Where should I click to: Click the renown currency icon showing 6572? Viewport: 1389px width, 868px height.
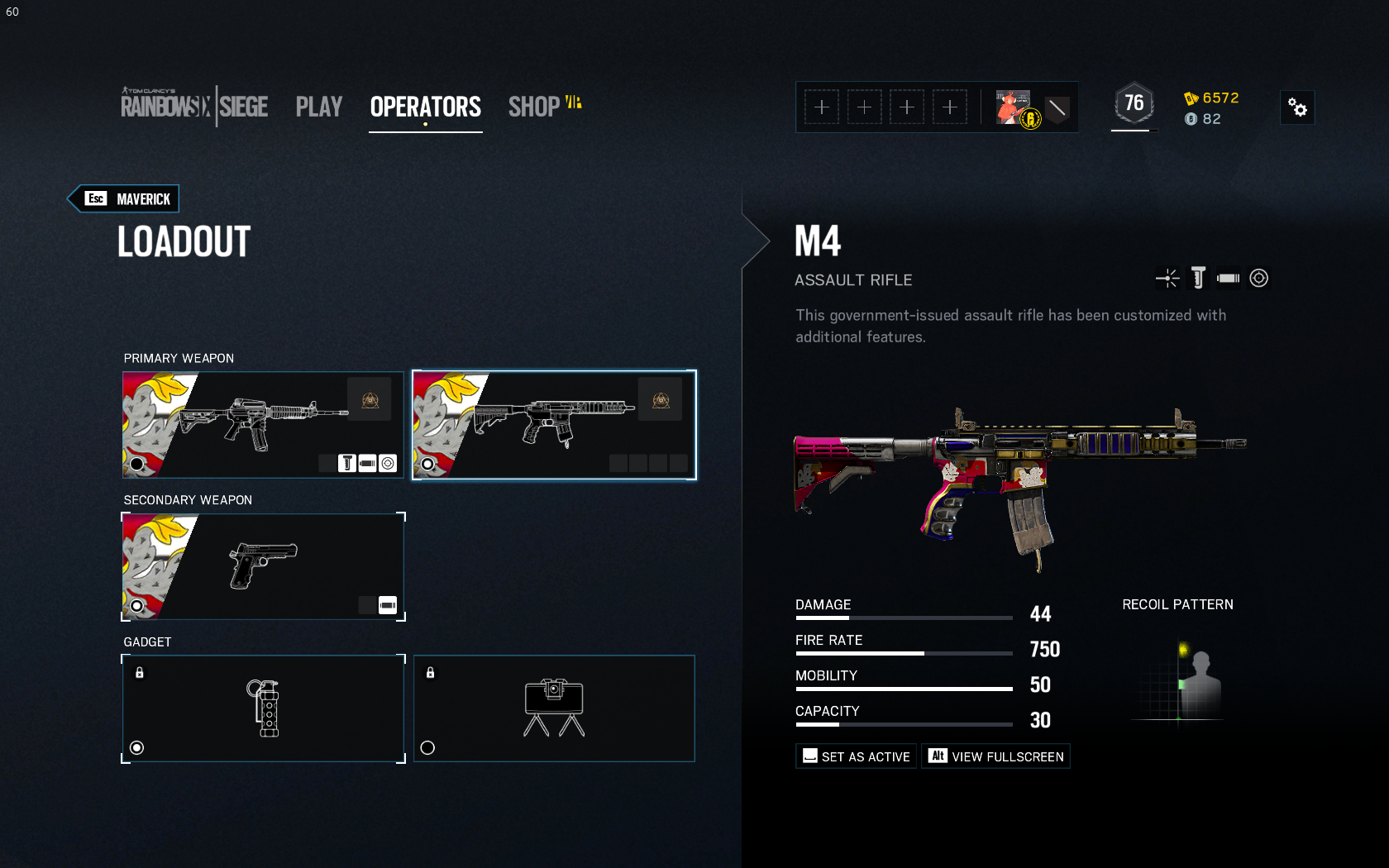coord(1191,98)
